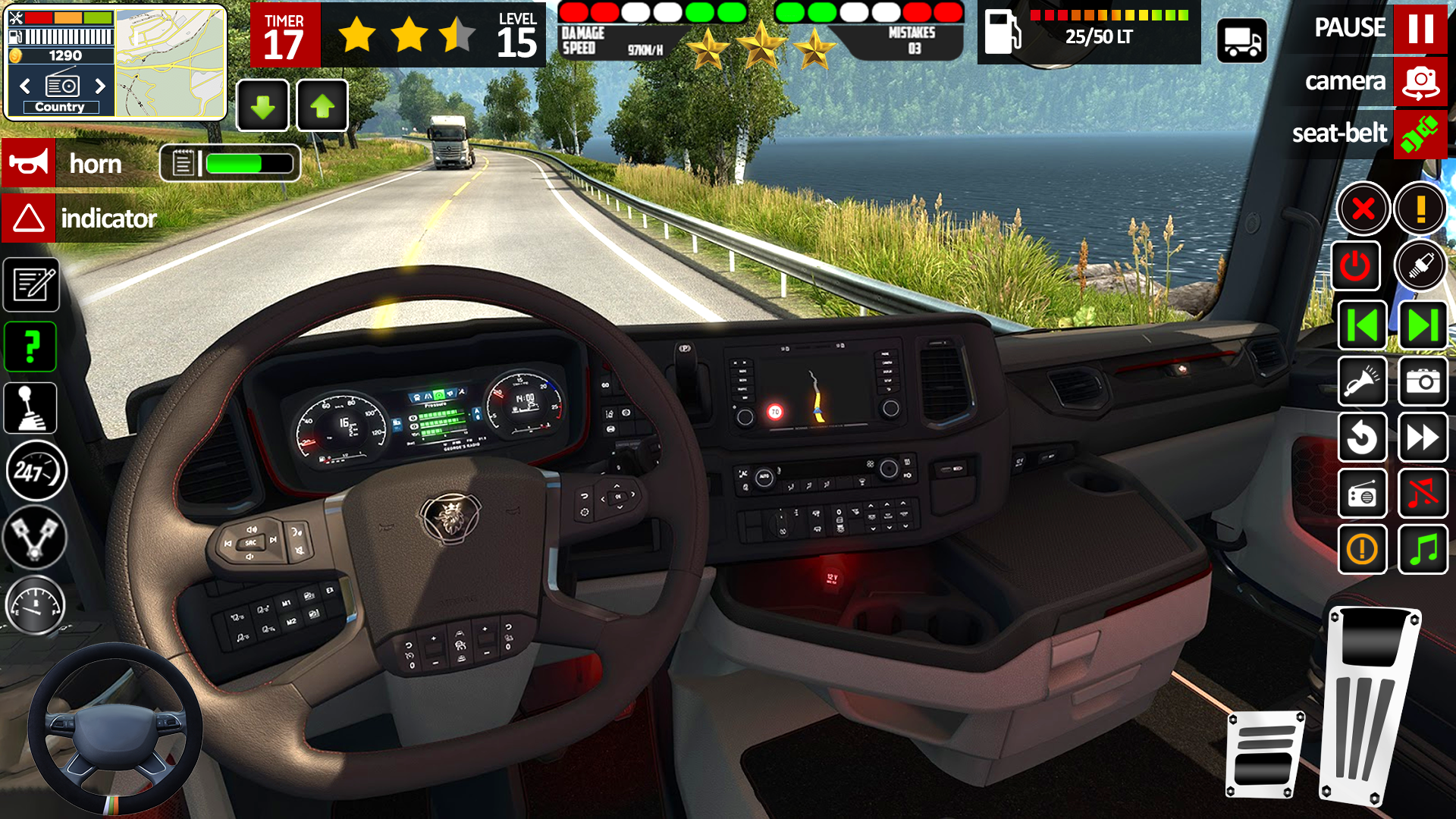This screenshot has height=819, width=1456.
Task: Select previous radio station arrow
Action: coord(25,86)
